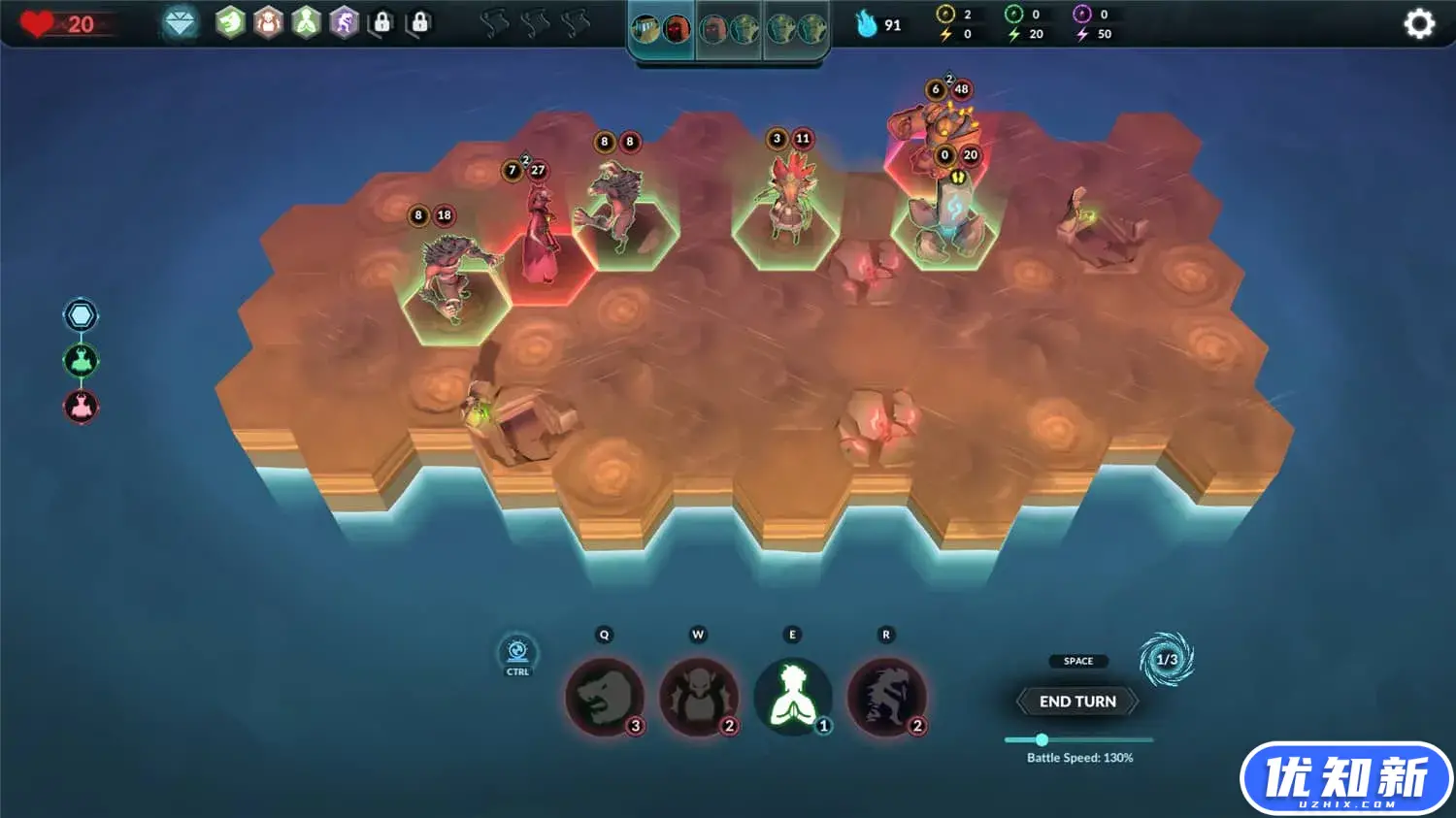
Task: Click the small swirl icon above CTRL
Action: click(517, 650)
